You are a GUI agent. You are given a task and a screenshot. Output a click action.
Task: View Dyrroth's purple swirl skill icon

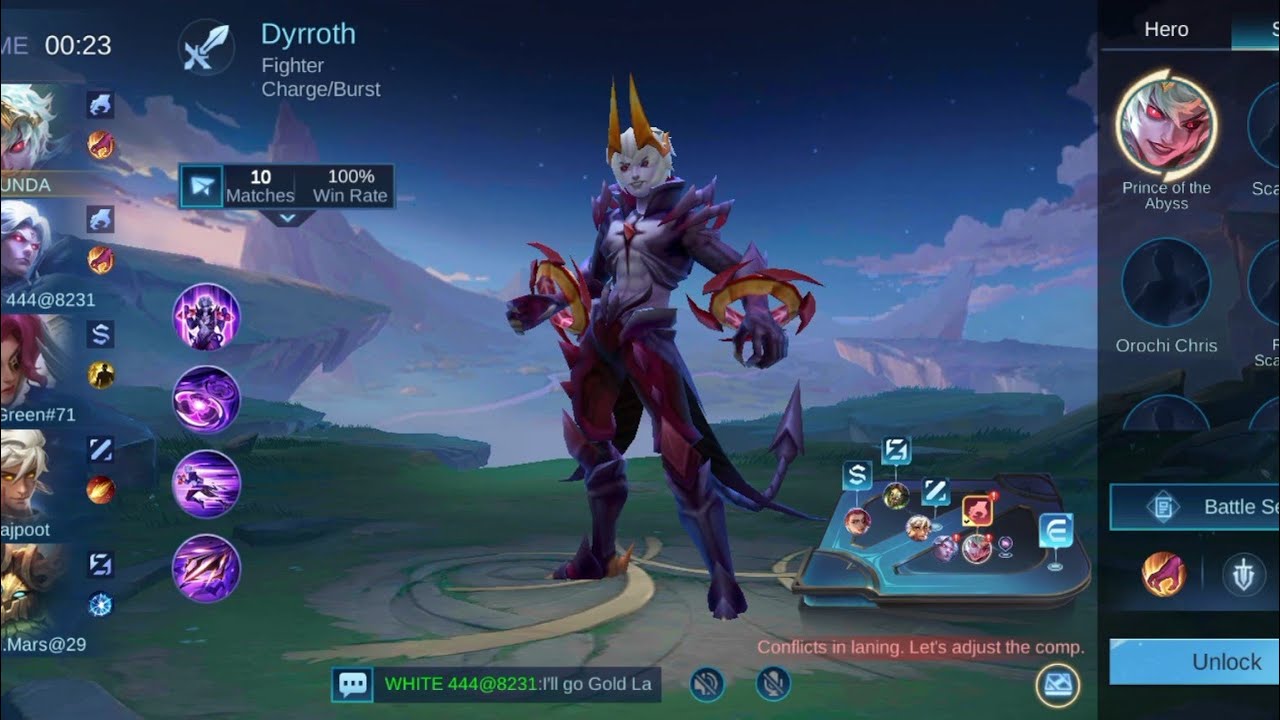[207, 399]
